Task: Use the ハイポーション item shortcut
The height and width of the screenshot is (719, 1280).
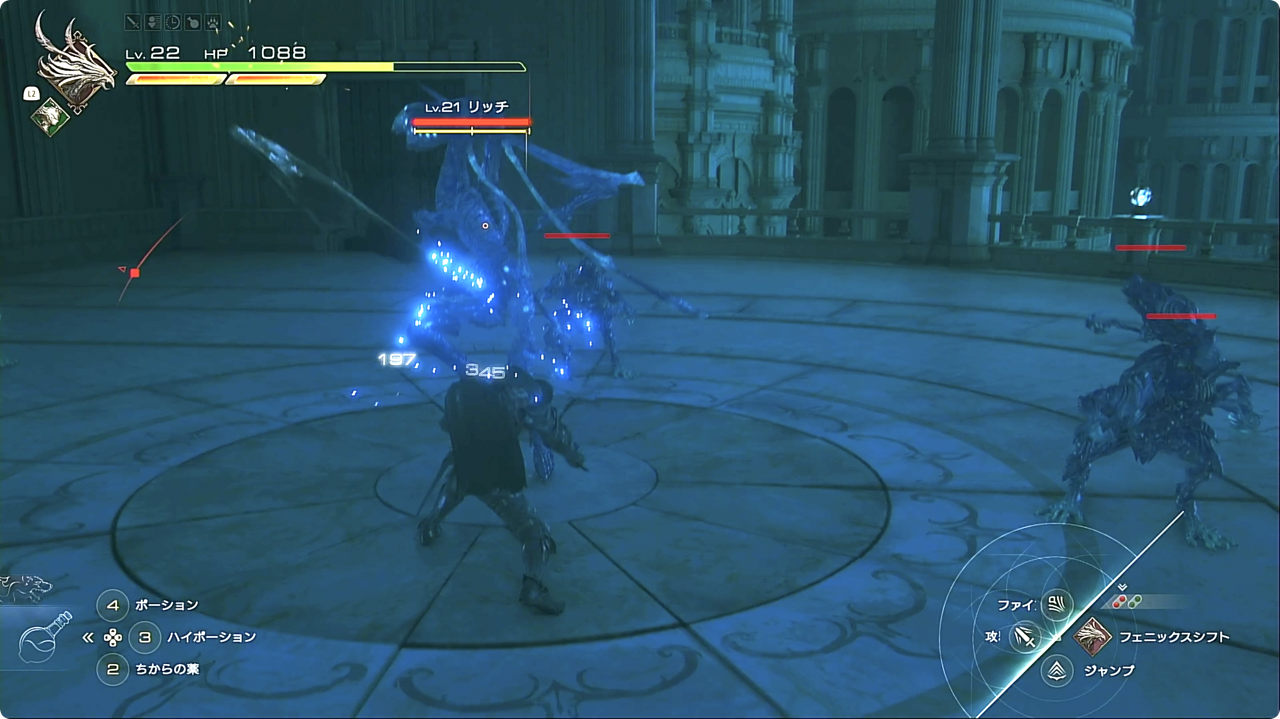Action: [145, 636]
